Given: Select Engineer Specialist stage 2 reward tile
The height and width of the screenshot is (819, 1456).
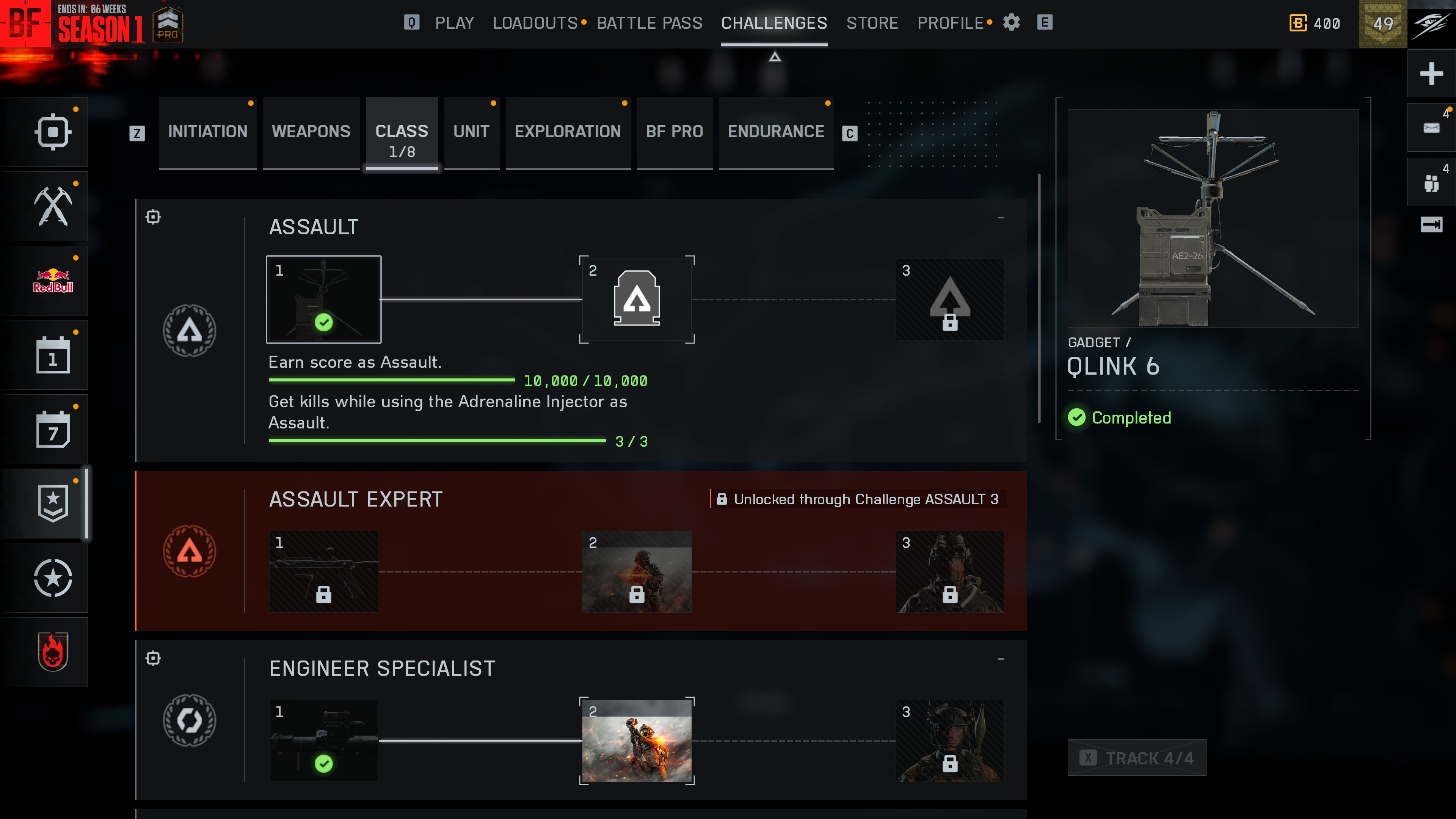Looking at the screenshot, I should (x=637, y=741).
